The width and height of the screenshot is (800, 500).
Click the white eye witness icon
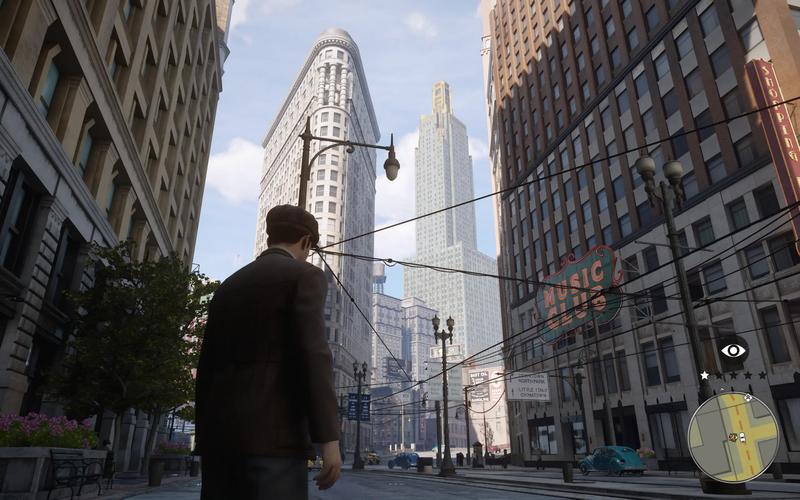[x=733, y=350]
